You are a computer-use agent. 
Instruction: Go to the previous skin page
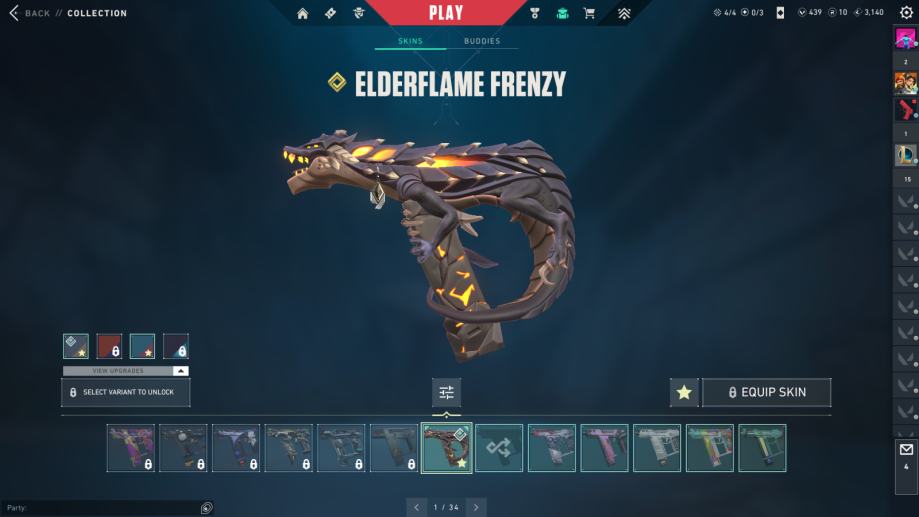tap(415, 507)
